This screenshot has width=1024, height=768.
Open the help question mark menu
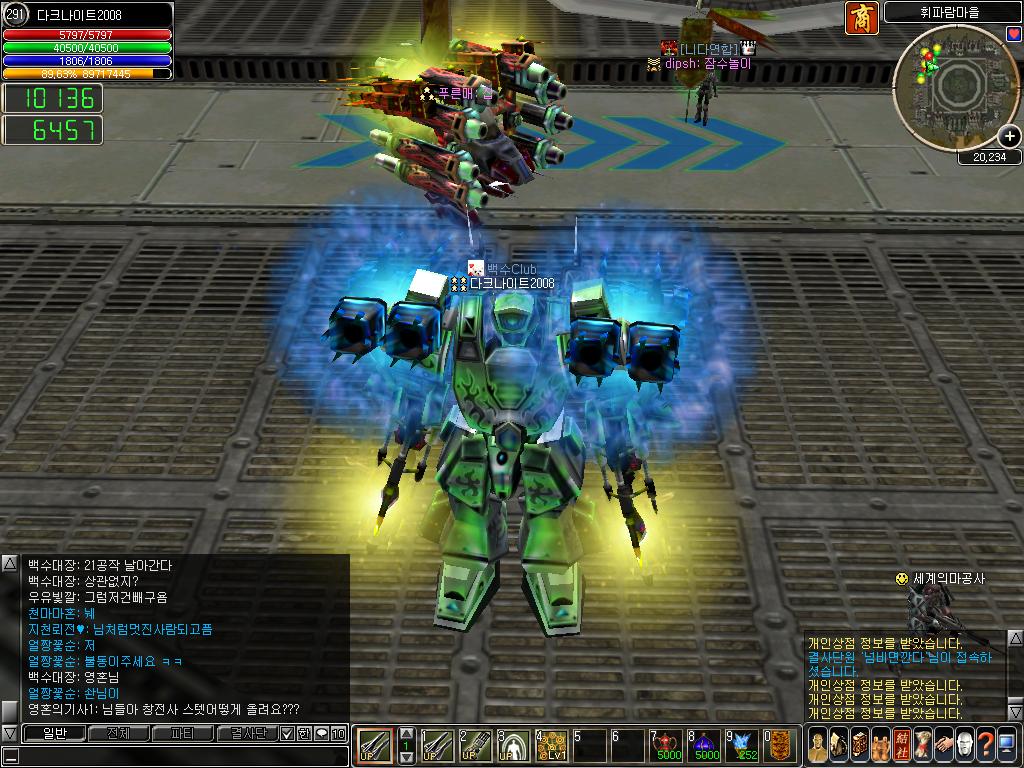[x=987, y=744]
